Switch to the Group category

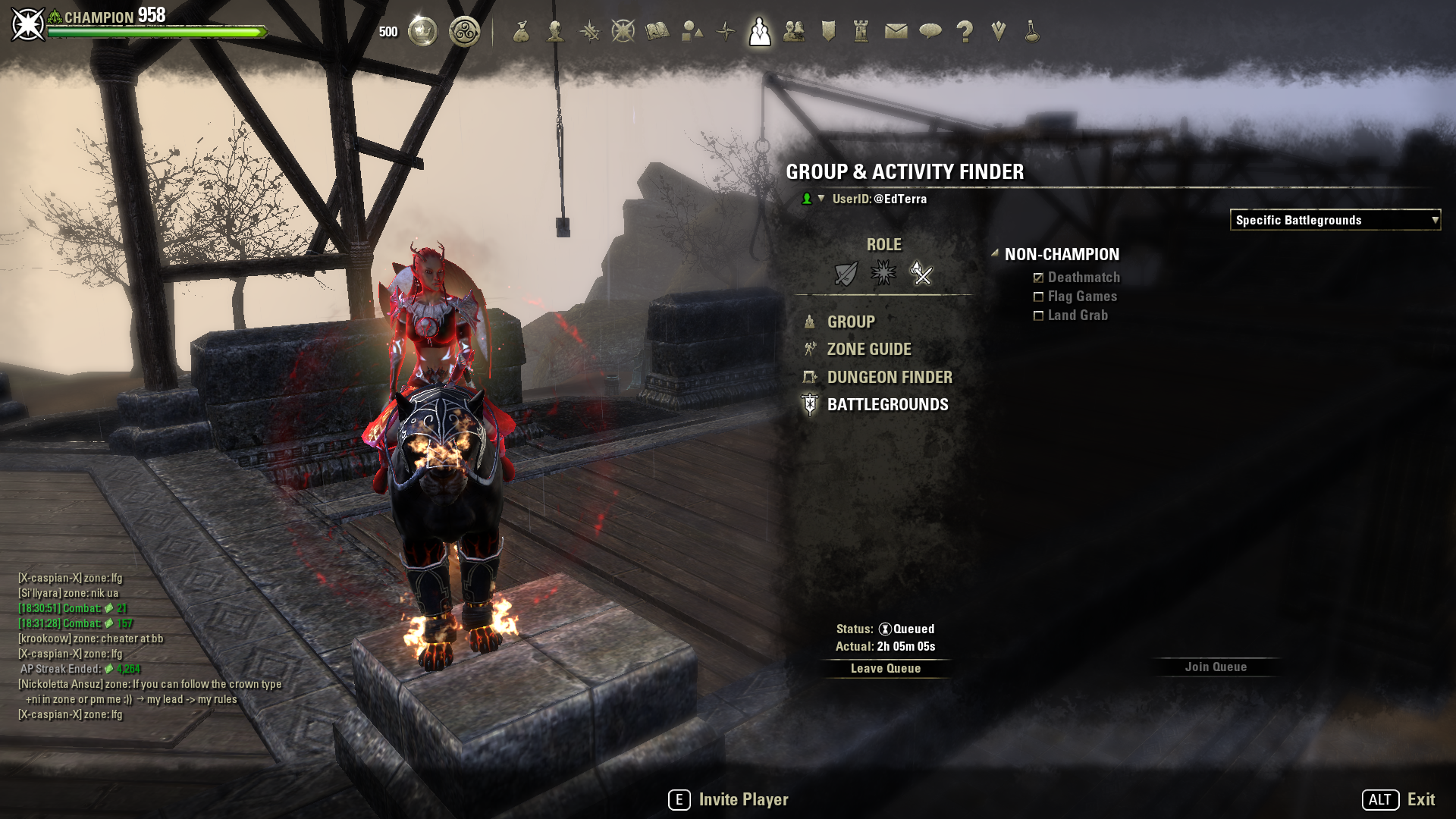click(851, 322)
